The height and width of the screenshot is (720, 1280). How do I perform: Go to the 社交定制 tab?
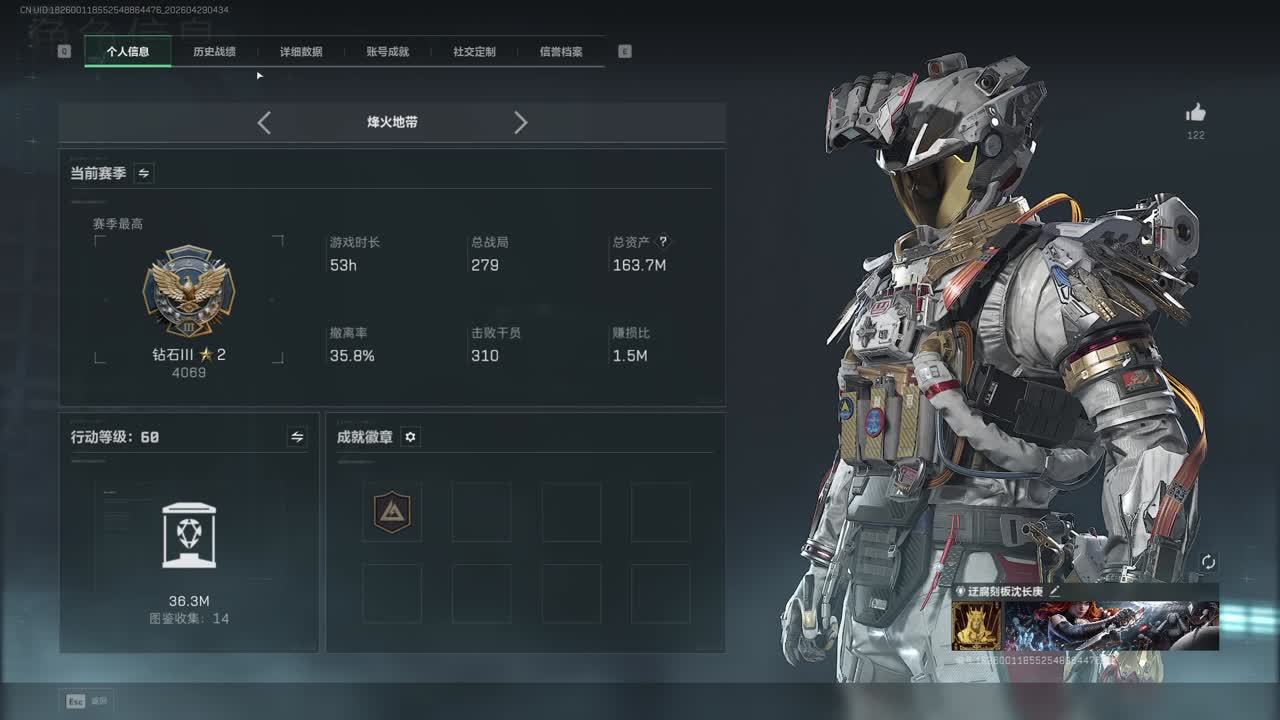click(474, 51)
